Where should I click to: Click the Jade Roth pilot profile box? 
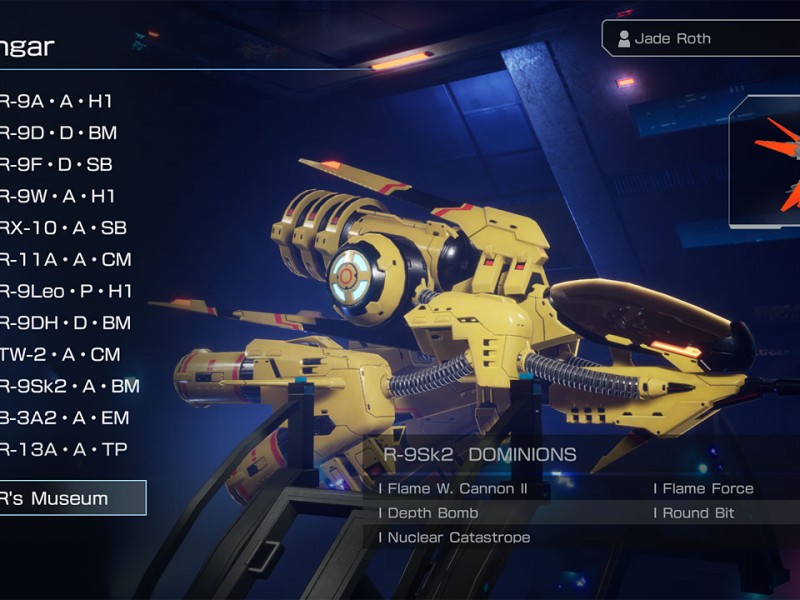700,39
